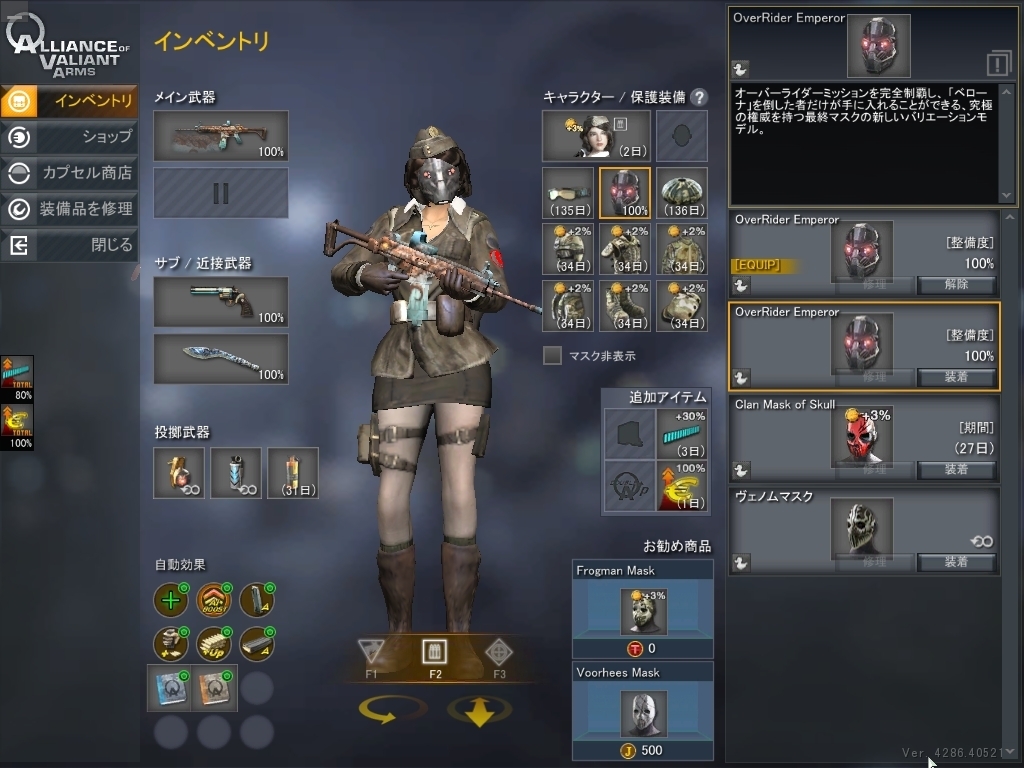
Task: Open the ショップ menu
Action: [x=70, y=136]
